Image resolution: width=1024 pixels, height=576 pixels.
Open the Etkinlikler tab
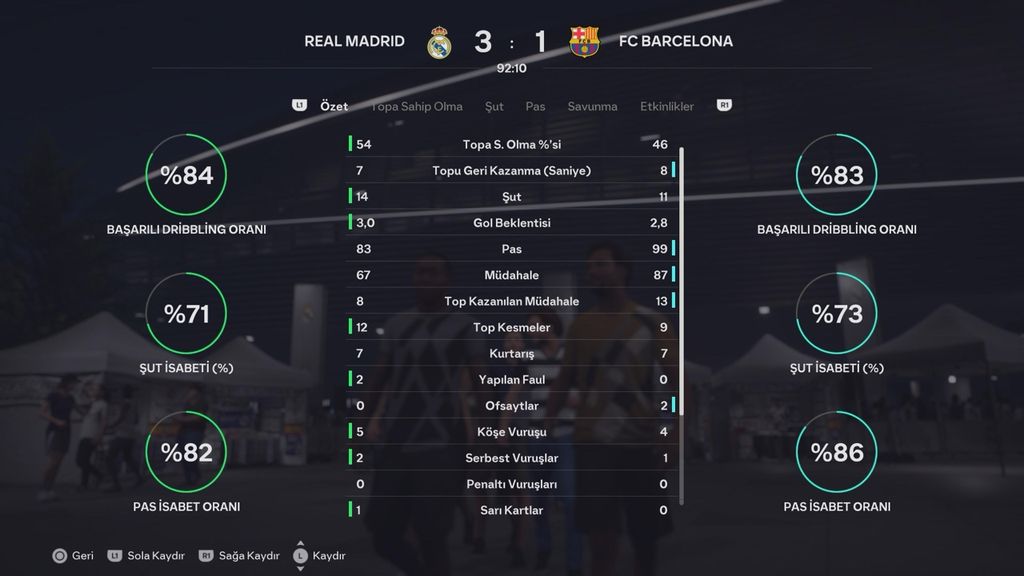tap(667, 106)
